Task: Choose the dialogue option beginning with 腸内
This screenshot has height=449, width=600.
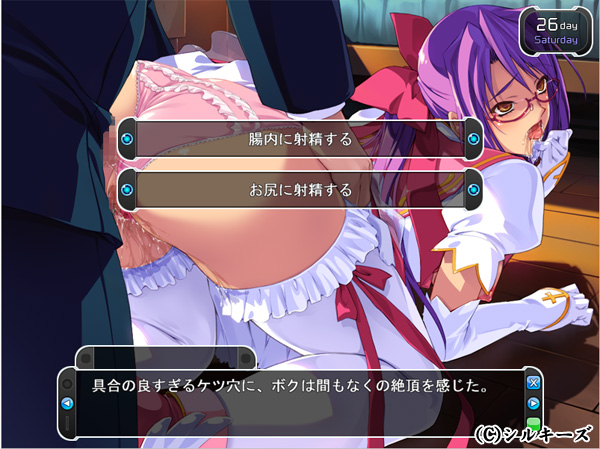Action: pos(300,139)
